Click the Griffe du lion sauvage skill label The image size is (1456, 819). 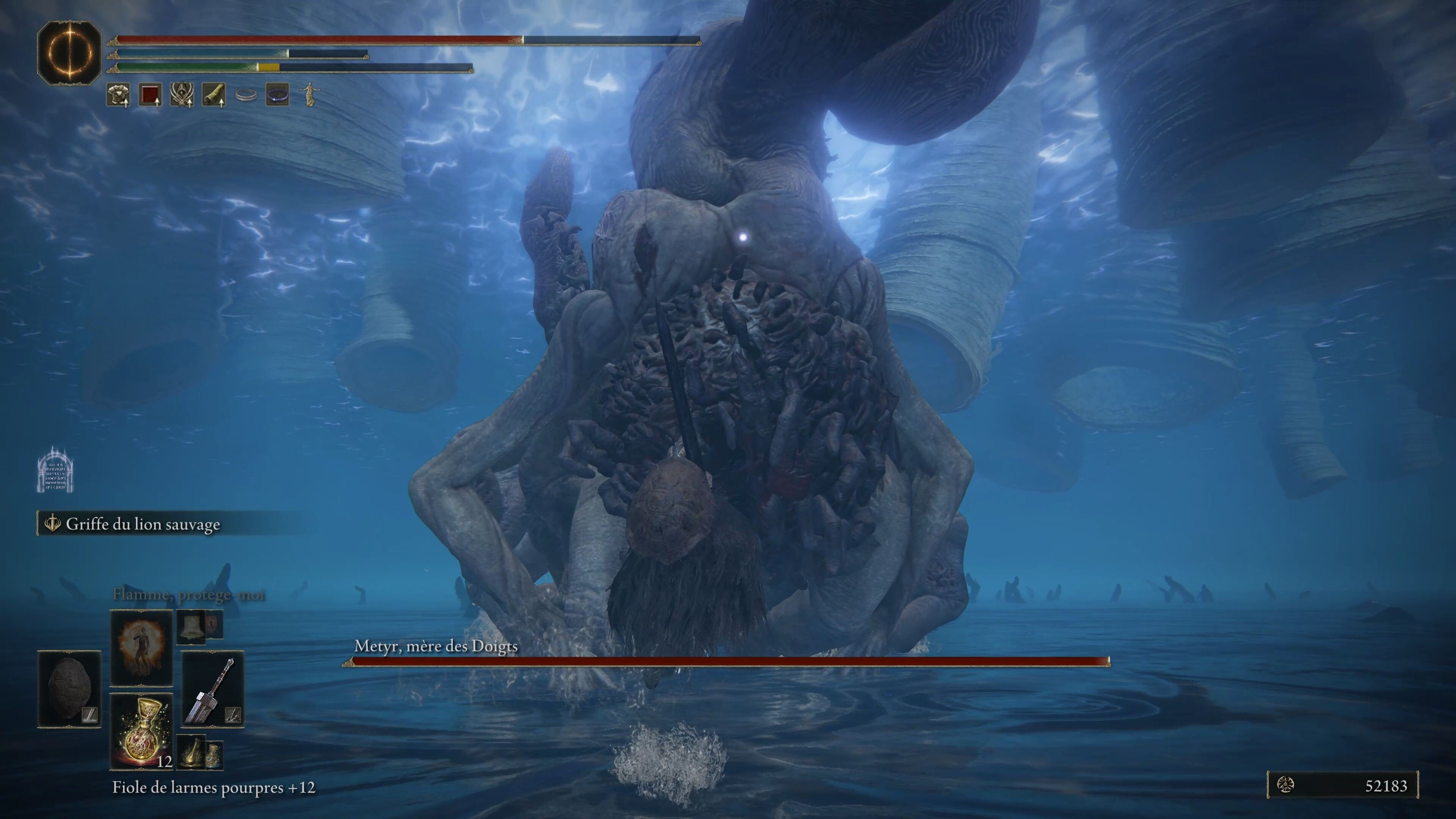coord(143,524)
